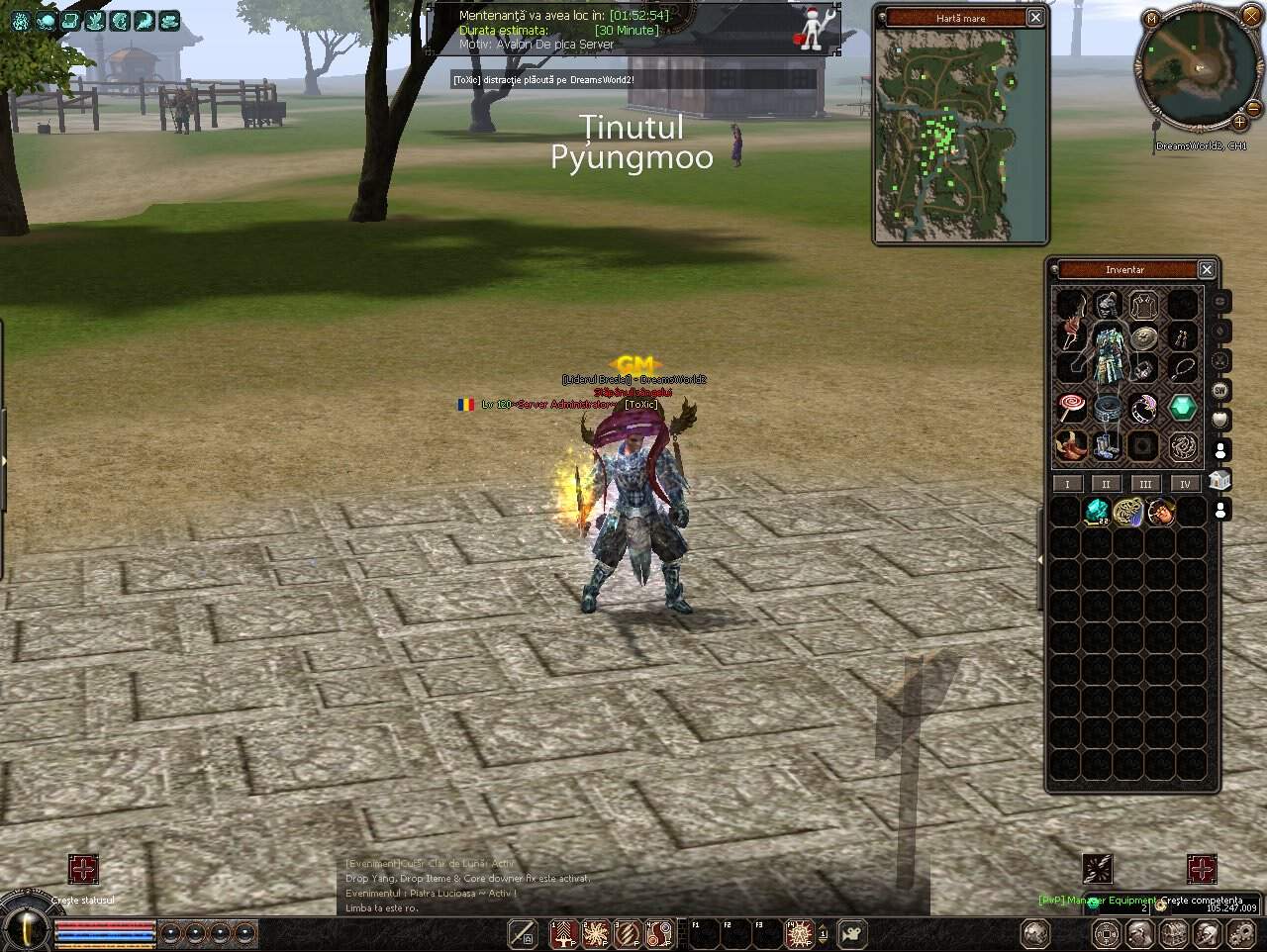The image size is (1267, 952).
Task: Close the Hartă mare map panel
Action: [1034, 18]
